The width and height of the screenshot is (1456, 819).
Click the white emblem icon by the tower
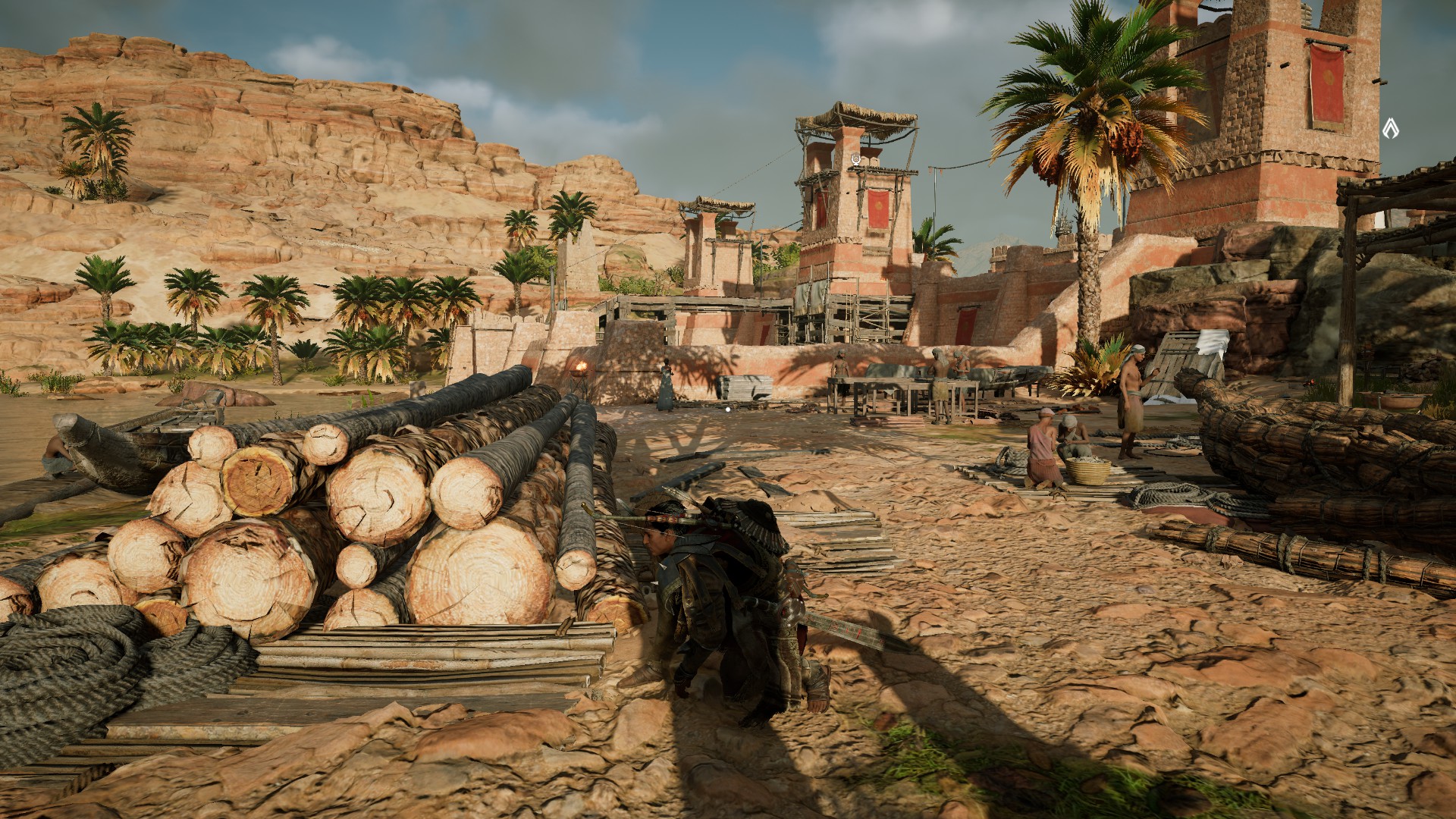pos(1390,127)
